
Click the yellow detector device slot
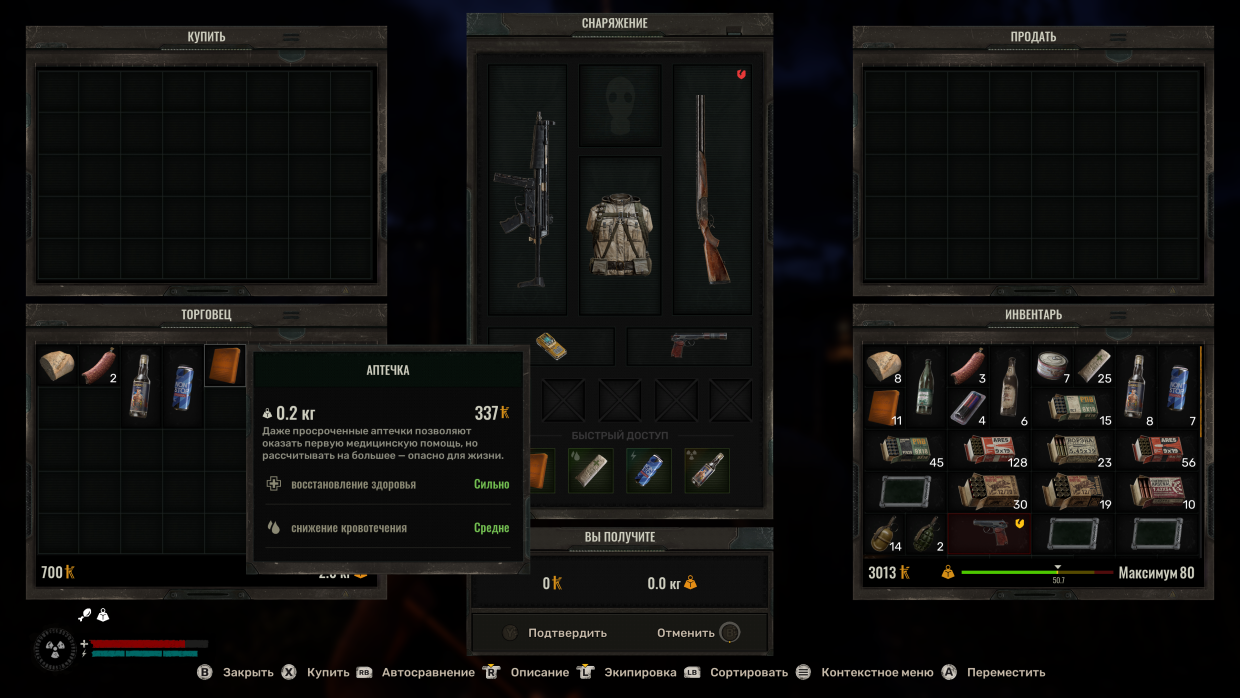click(x=551, y=346)
